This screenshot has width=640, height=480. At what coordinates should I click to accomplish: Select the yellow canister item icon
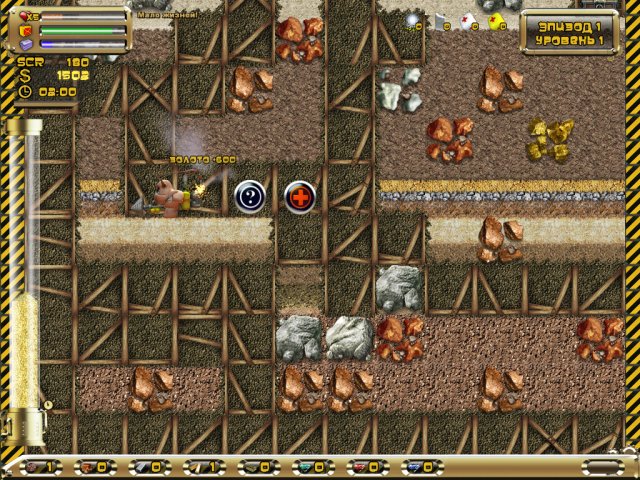click(494, 22)
